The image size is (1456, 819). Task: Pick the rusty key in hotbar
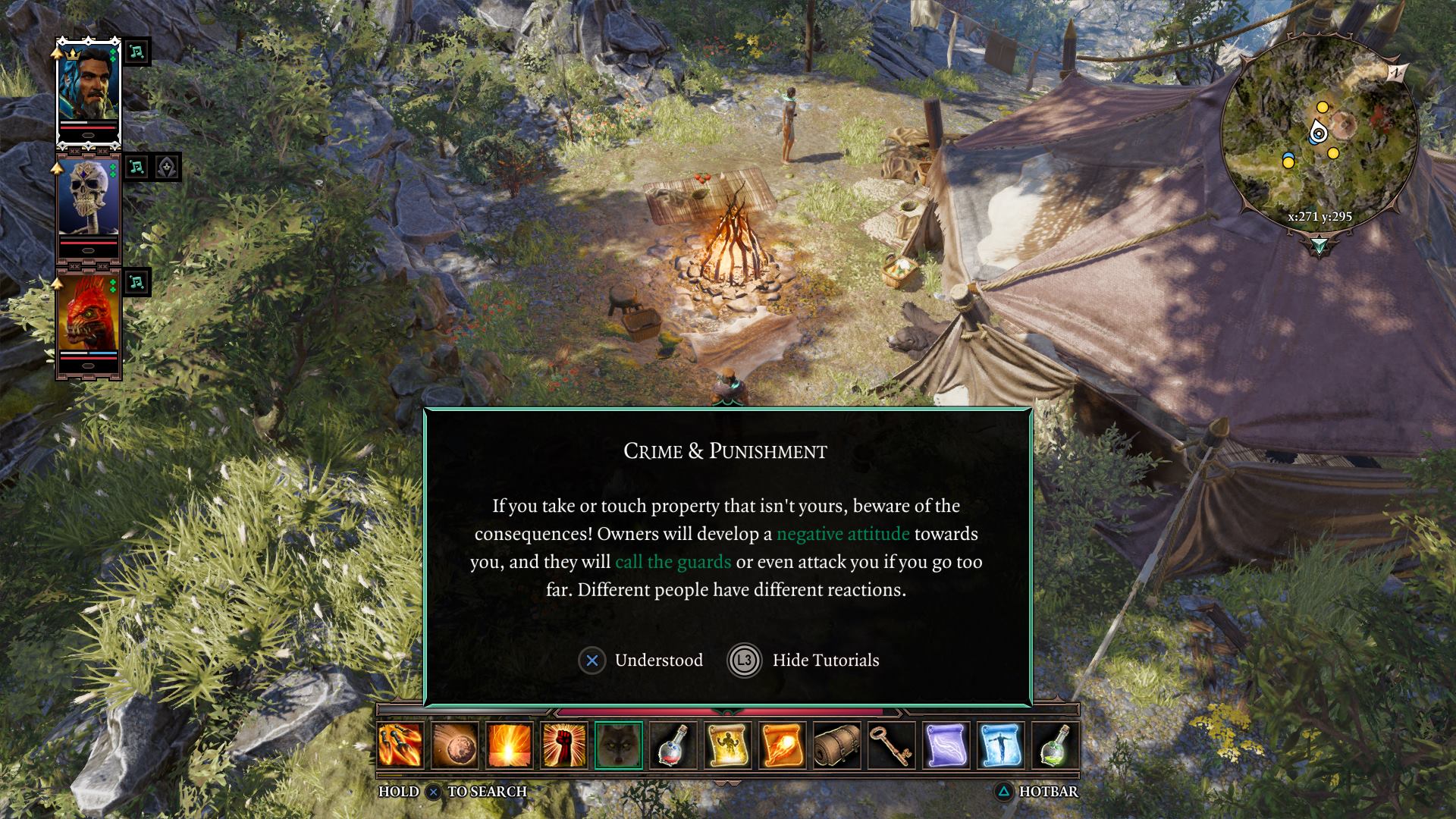pyautogui.click(x=892, y=745)
